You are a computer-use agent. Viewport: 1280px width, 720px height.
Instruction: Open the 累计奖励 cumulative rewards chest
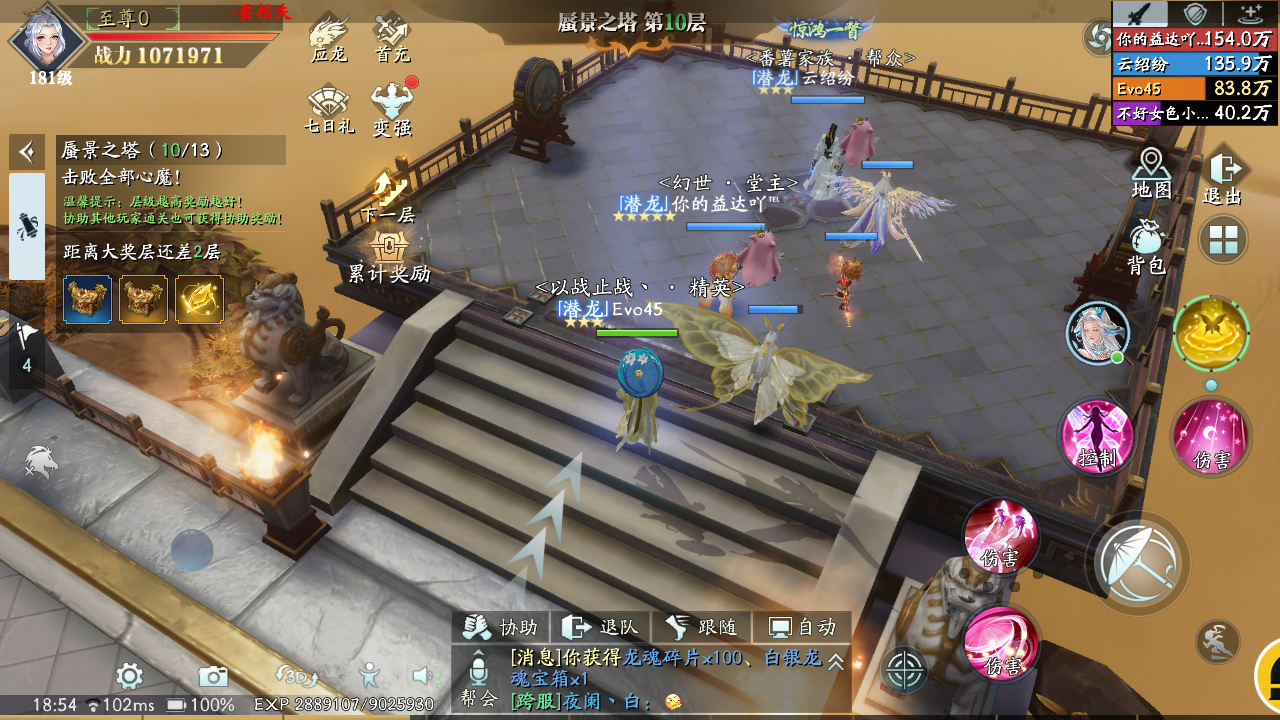(x=388, y=255)
